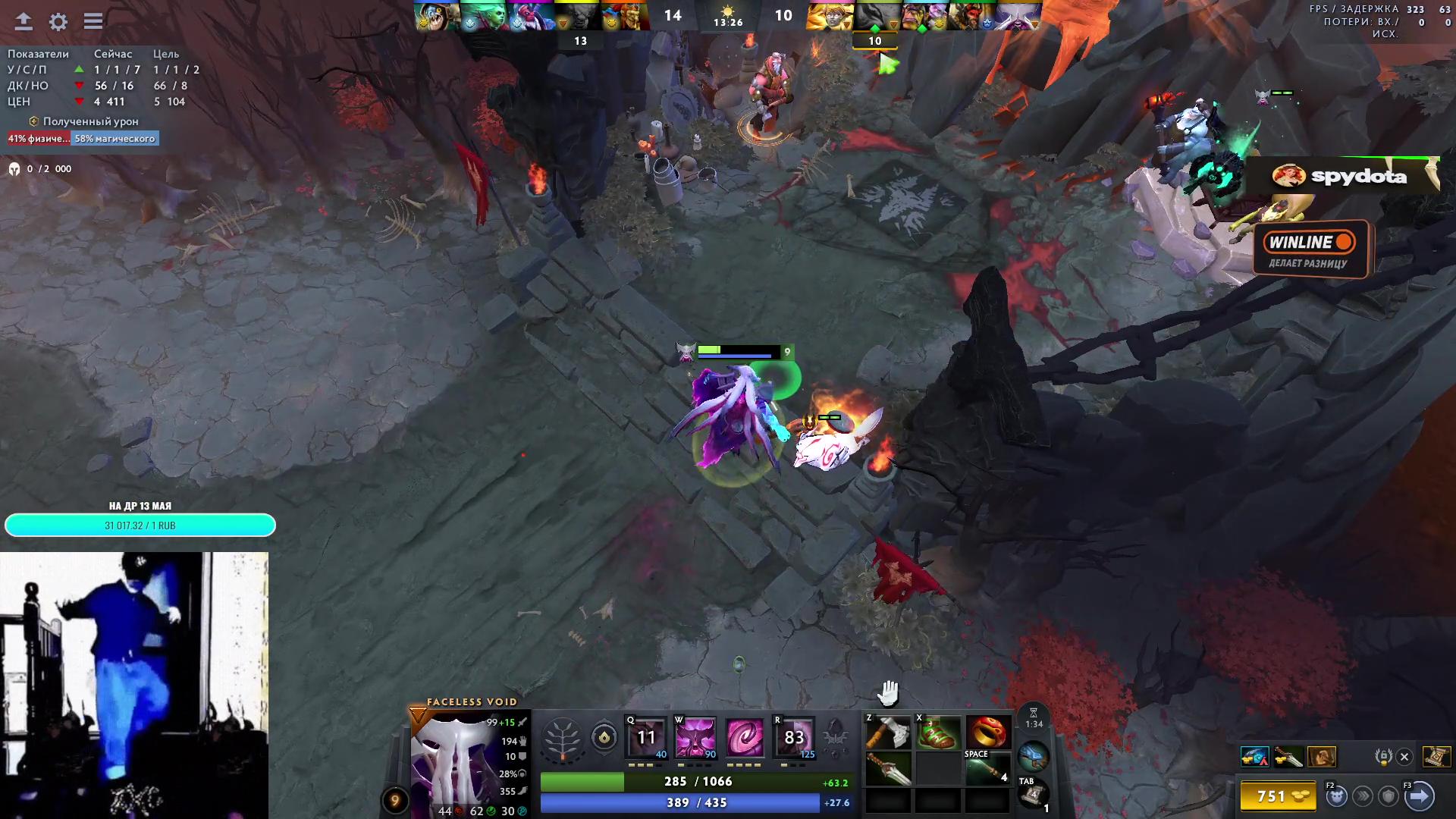Screen dimensions: 1456x819
Task: Click the Winline sponsor banner
Action: [x=1310, y=249]
